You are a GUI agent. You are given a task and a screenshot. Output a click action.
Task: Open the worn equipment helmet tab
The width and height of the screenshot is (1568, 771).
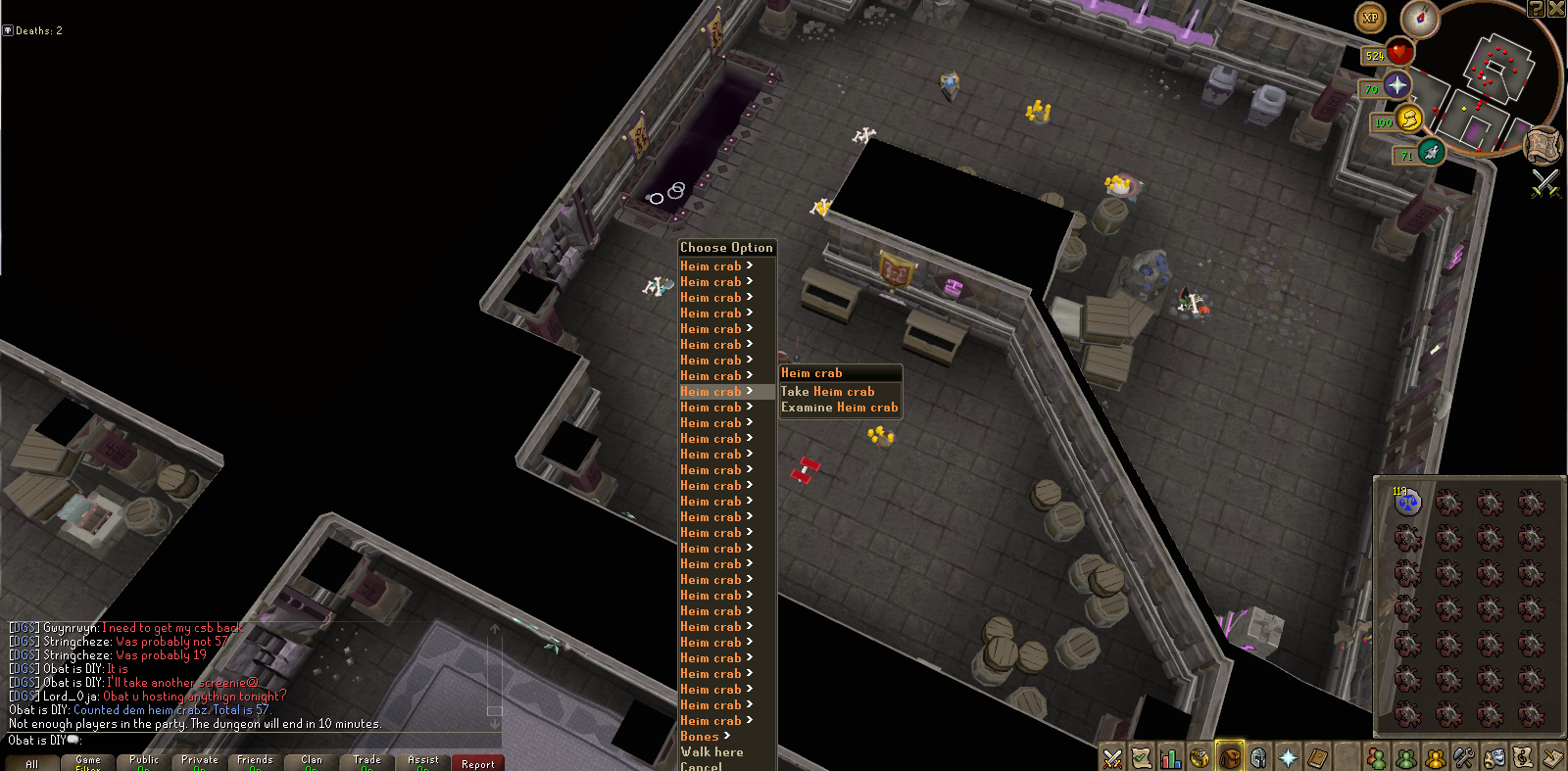pos(1259,756)
